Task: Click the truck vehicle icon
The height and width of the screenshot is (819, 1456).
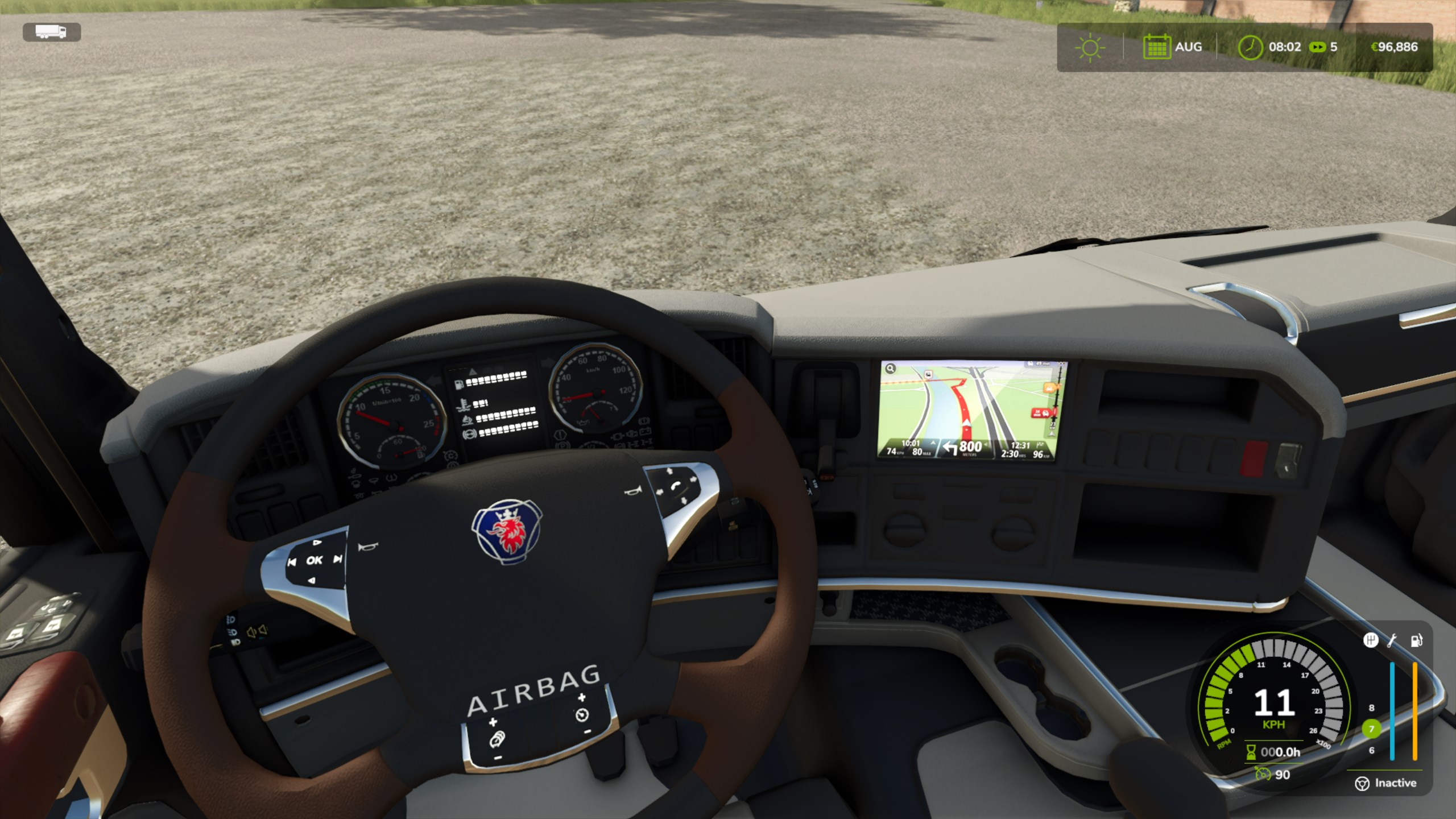Action: (x=51, y=32)
